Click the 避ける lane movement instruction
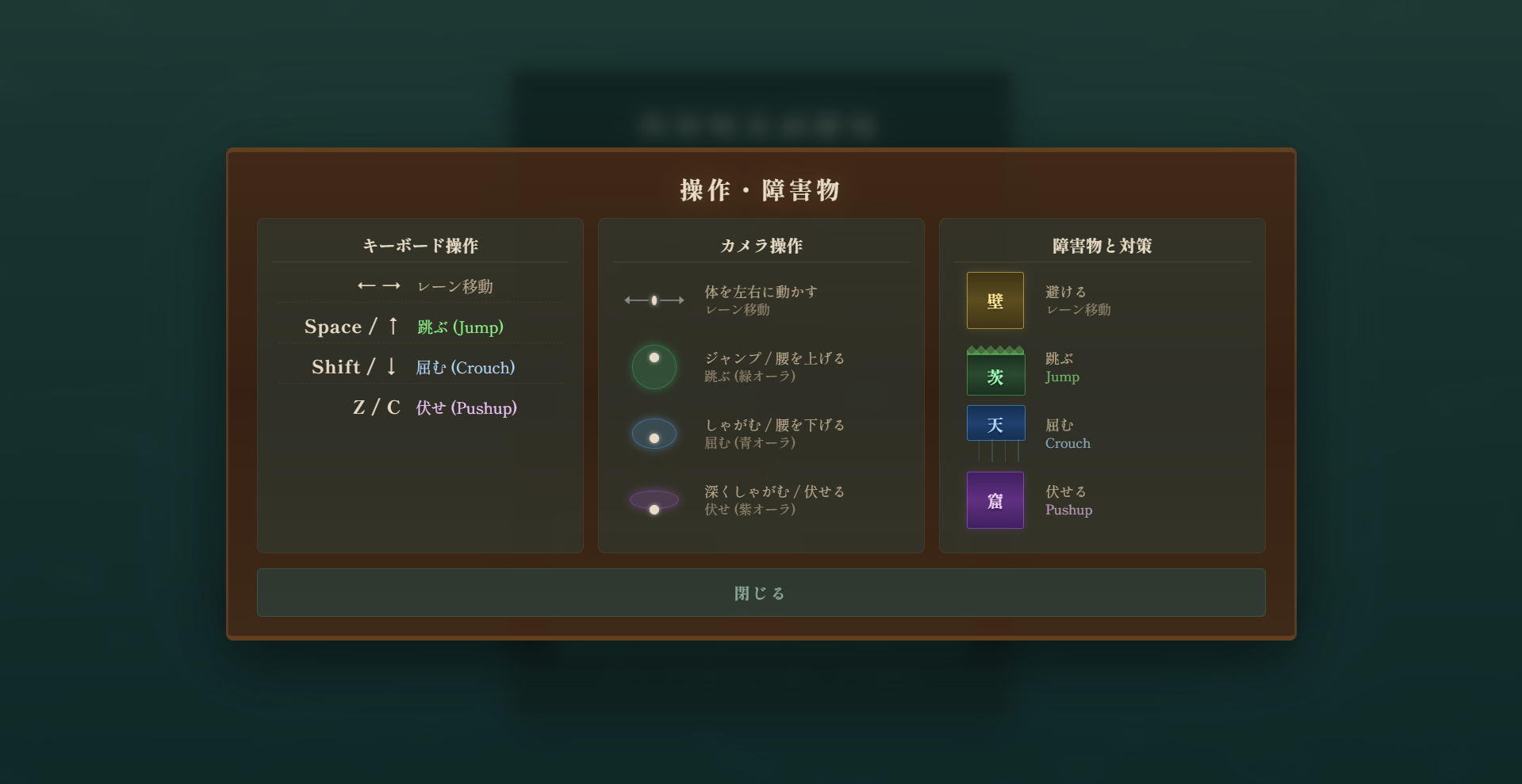Image resolution: width=1522 pixels, height=784 pixels. point(1079,300)
